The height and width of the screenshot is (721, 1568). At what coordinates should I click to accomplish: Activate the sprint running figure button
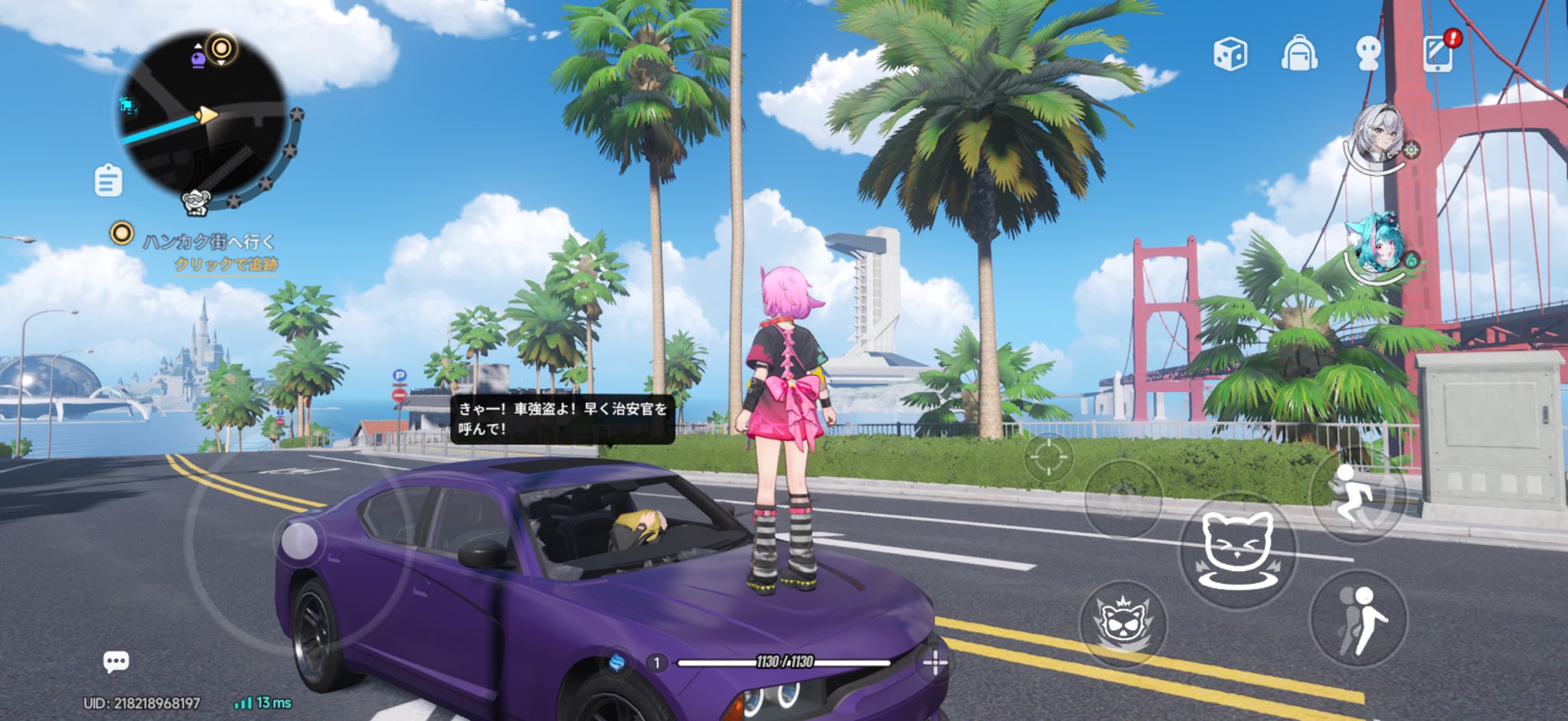1357,496
